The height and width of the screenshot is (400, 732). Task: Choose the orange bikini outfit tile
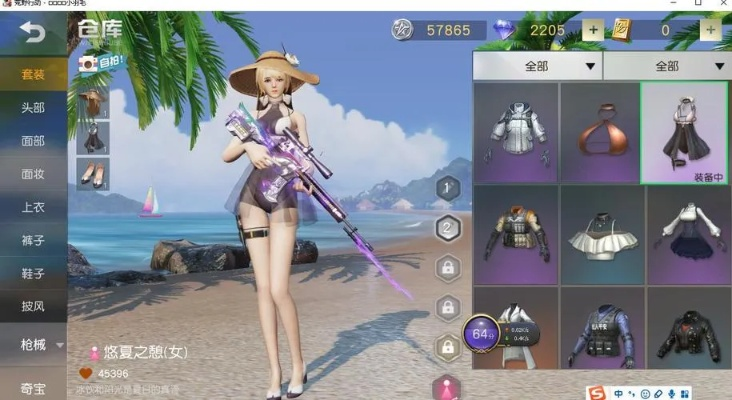(x=599, y=133)
